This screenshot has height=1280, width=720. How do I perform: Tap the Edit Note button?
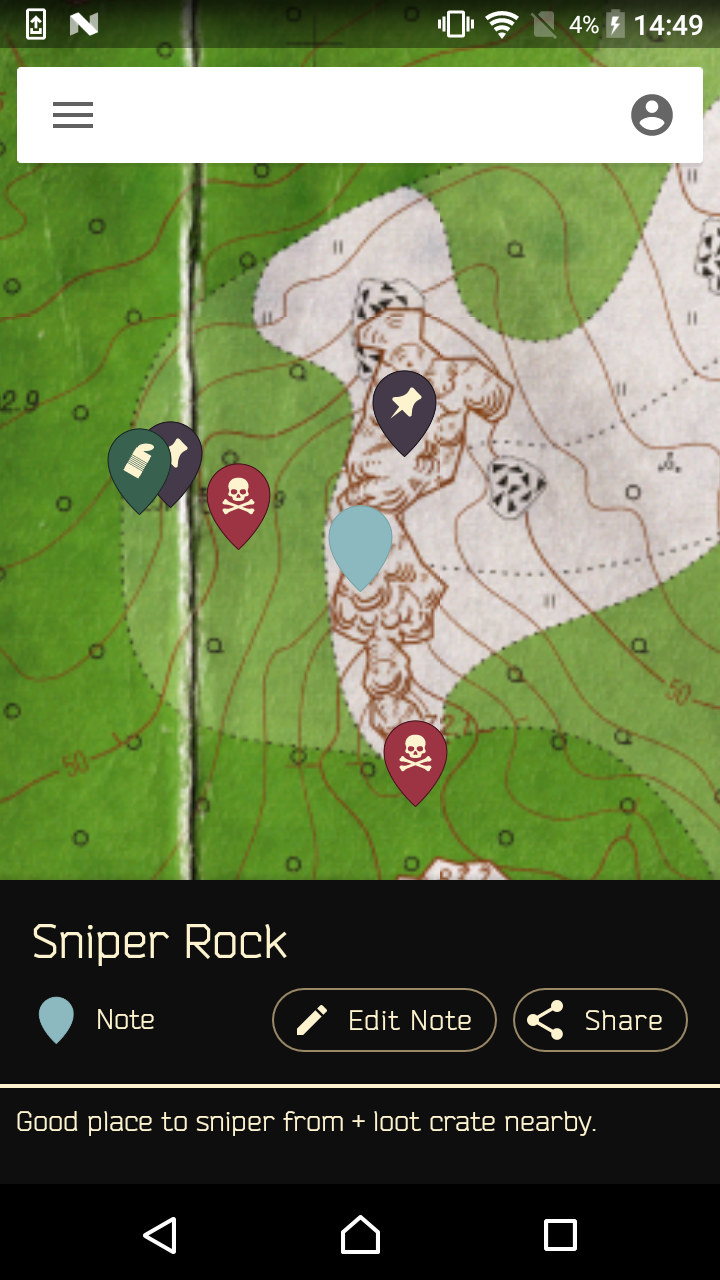point(385,1020)
